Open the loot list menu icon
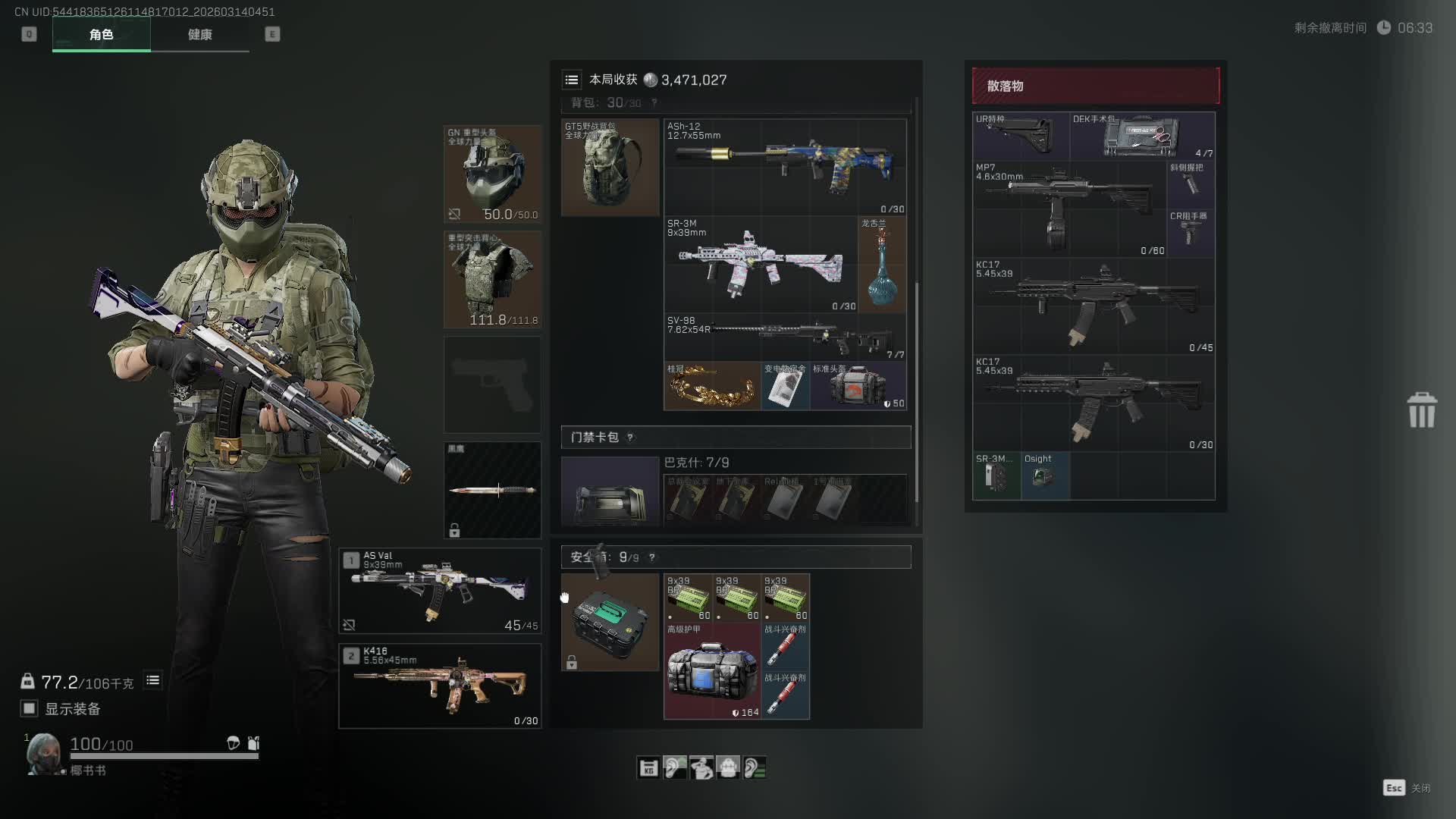This screenshot has width=1456, height=819. (x=572, y=80)
